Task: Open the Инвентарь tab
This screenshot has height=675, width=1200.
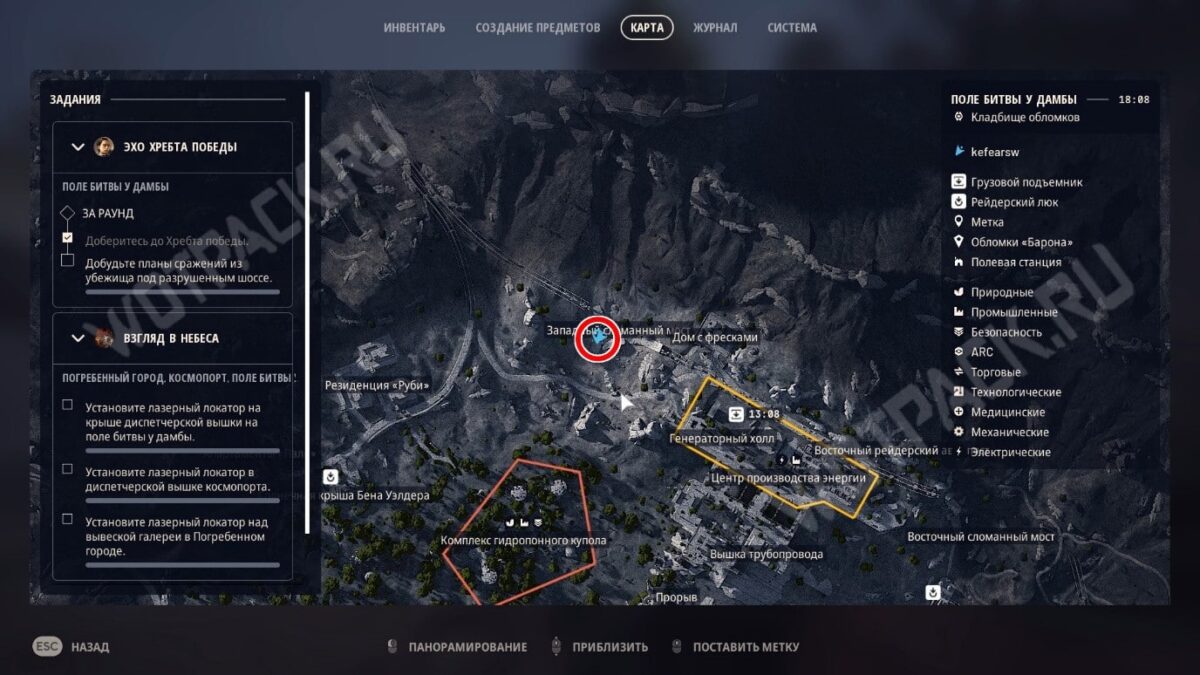Action: [414, 28]
